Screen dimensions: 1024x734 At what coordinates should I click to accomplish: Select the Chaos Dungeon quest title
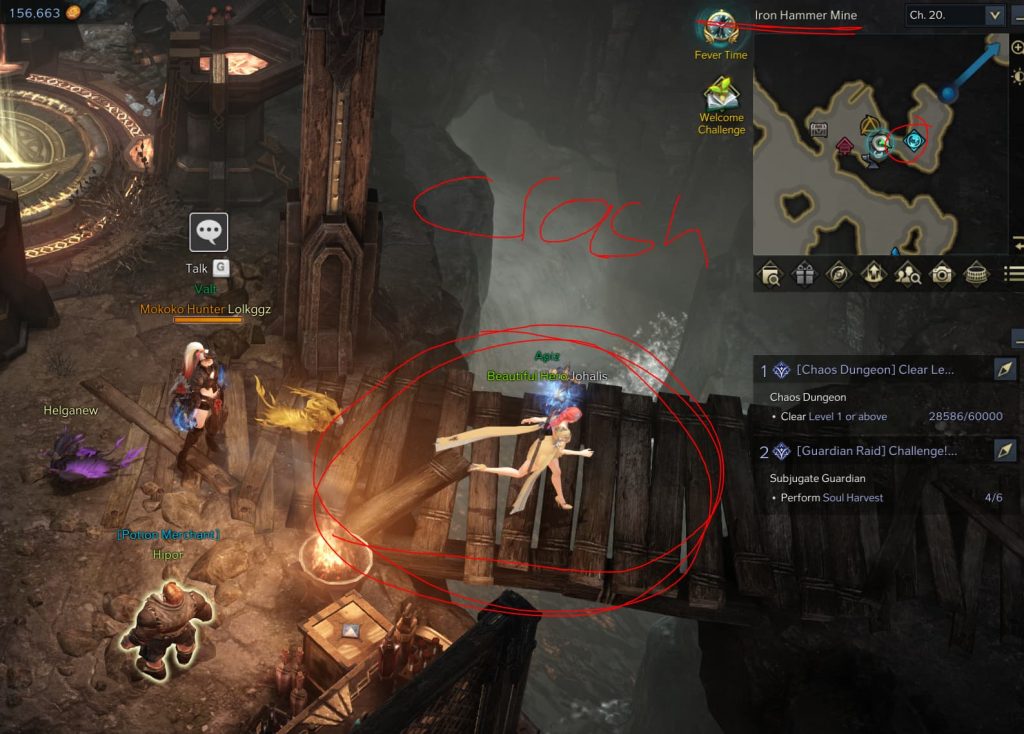(874, 370)
